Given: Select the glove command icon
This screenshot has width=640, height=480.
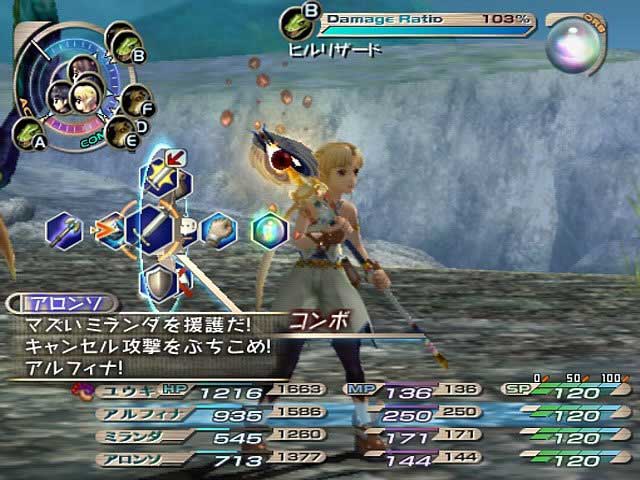Looking at the screenshot, I should click(217, 230).
